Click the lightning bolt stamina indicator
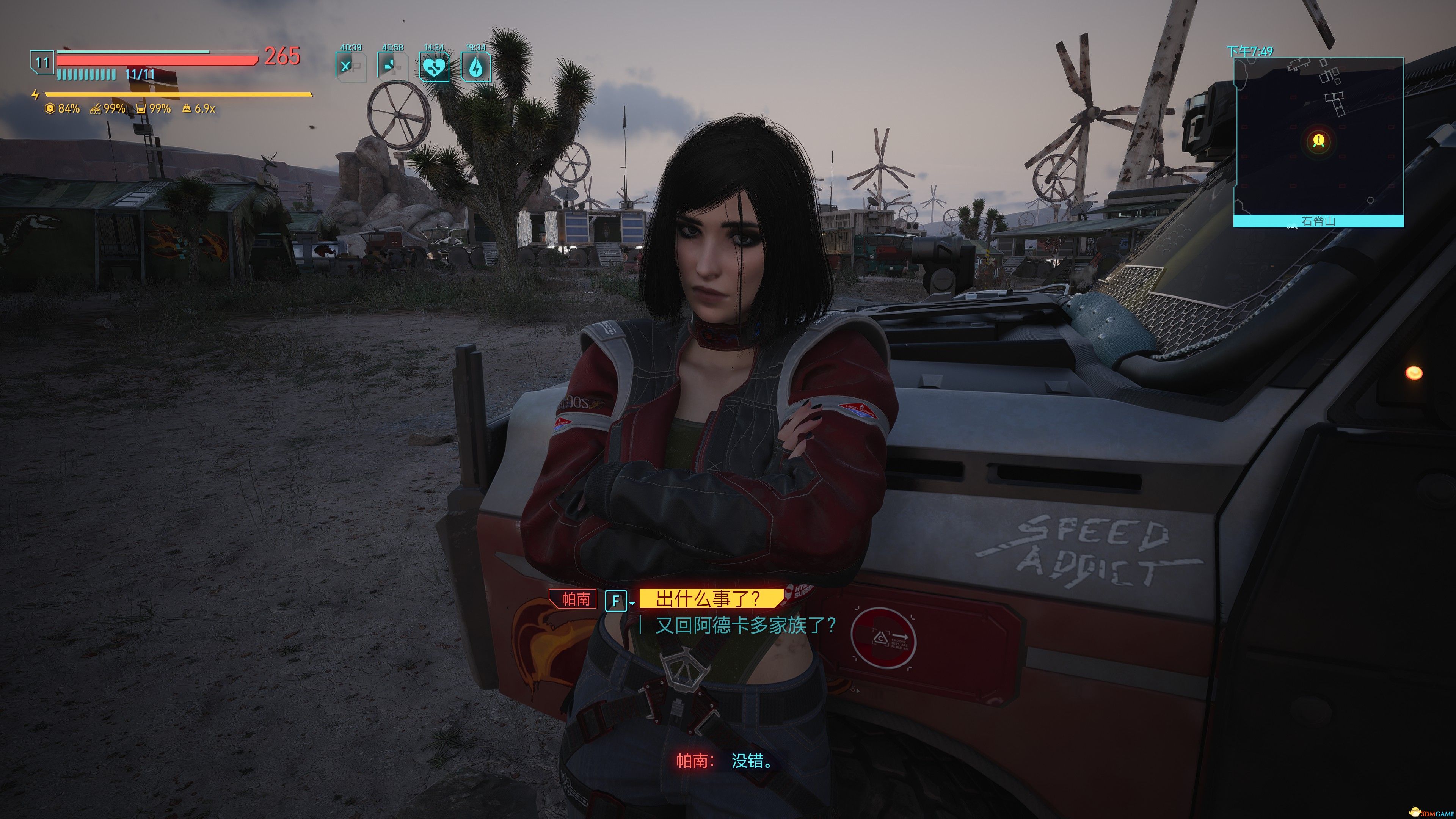 (x=35, y=94)
